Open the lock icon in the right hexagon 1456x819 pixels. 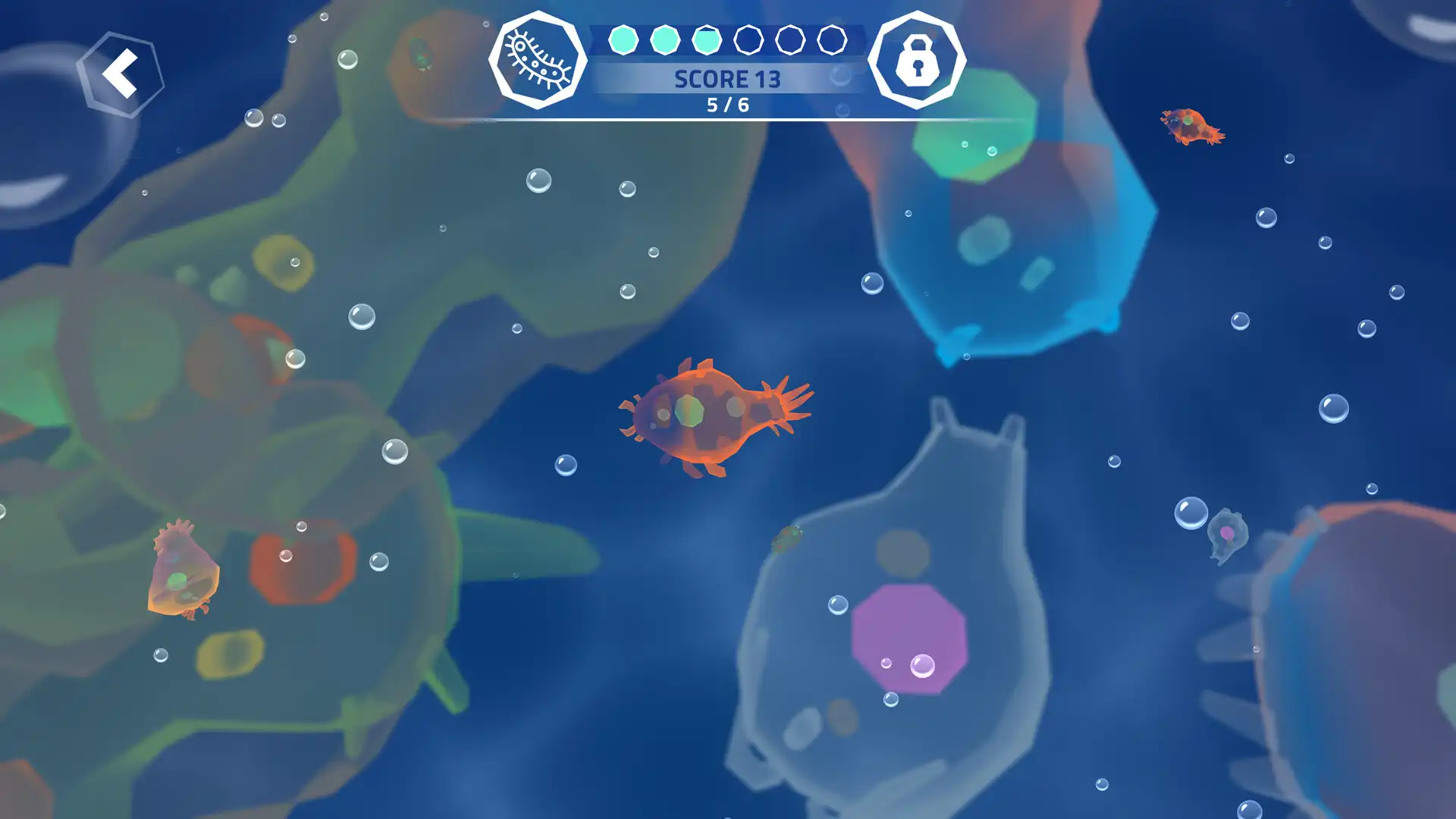pos(919,61)
